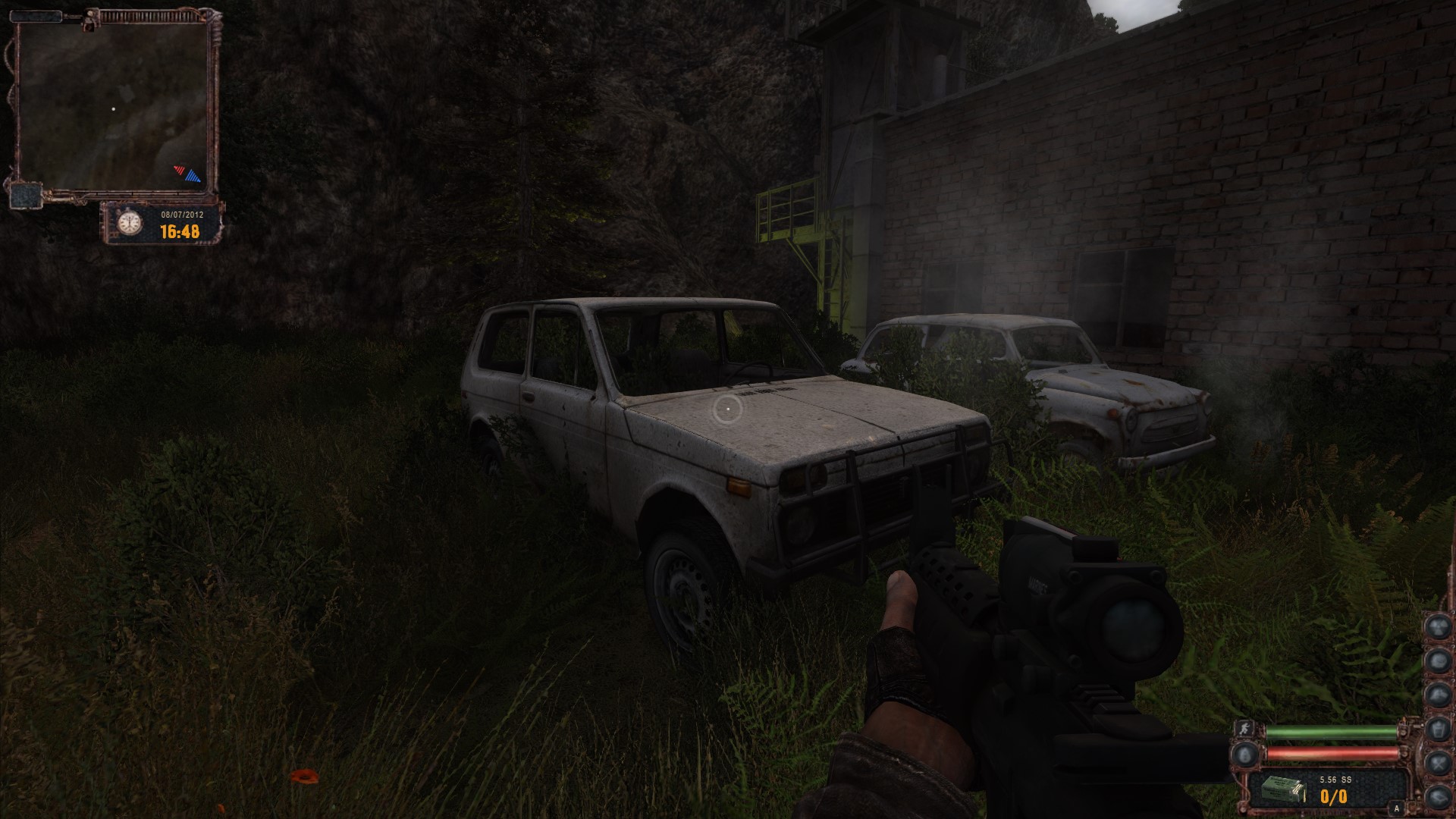Viewport: 1456px width, 819px height.
Task: Select the running man stance icon
Action: (x=1244, y=728)
